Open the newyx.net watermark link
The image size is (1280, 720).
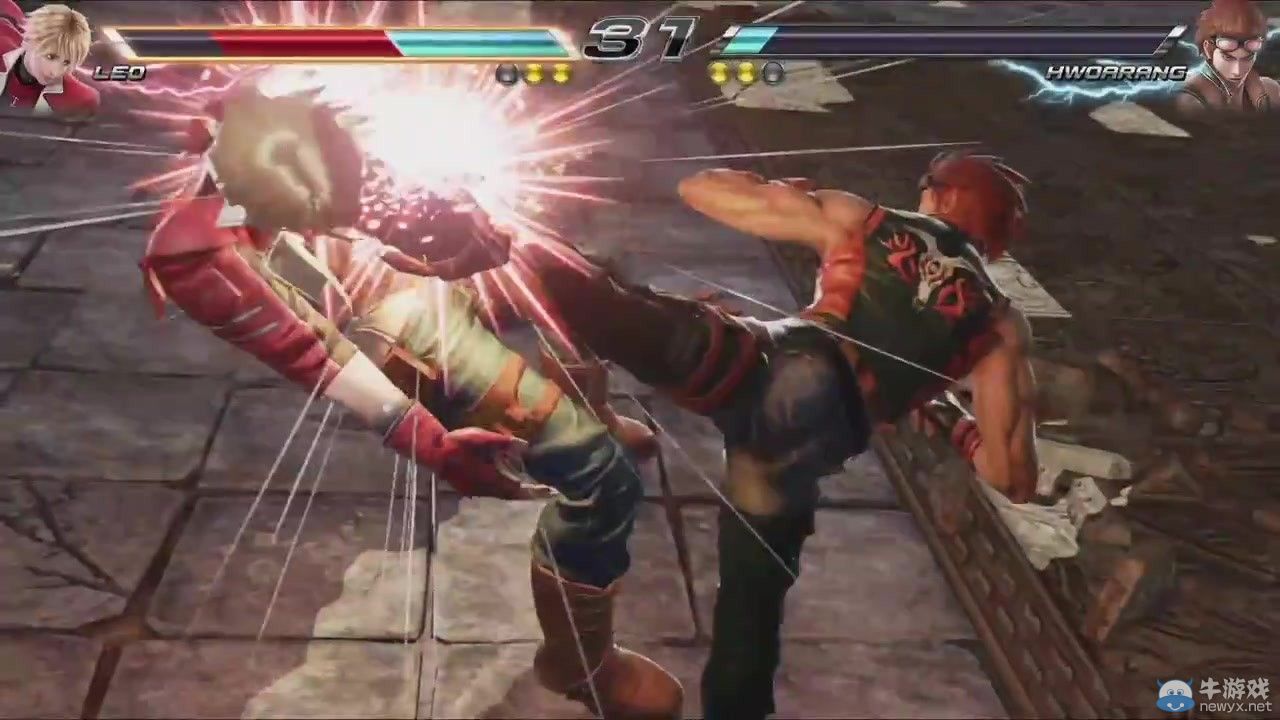coord(1236,707)
